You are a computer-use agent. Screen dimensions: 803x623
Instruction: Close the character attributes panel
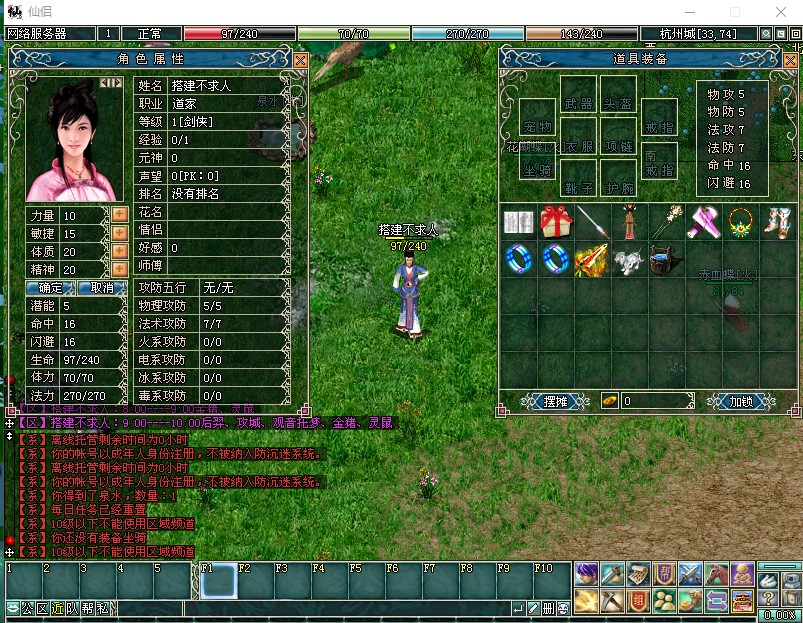pos(300,60)
